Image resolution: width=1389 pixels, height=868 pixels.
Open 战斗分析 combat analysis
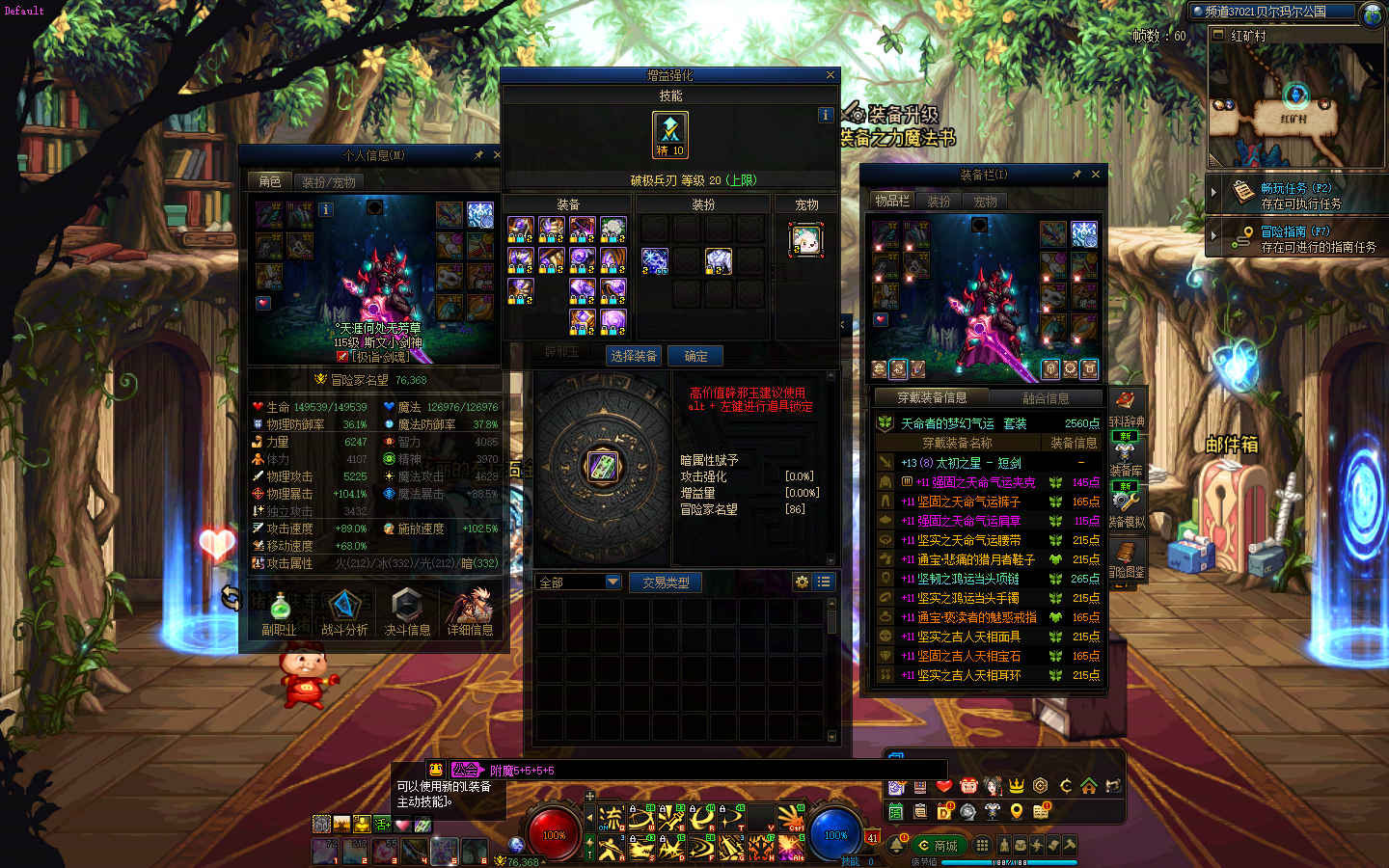click(x=344, y=612)
